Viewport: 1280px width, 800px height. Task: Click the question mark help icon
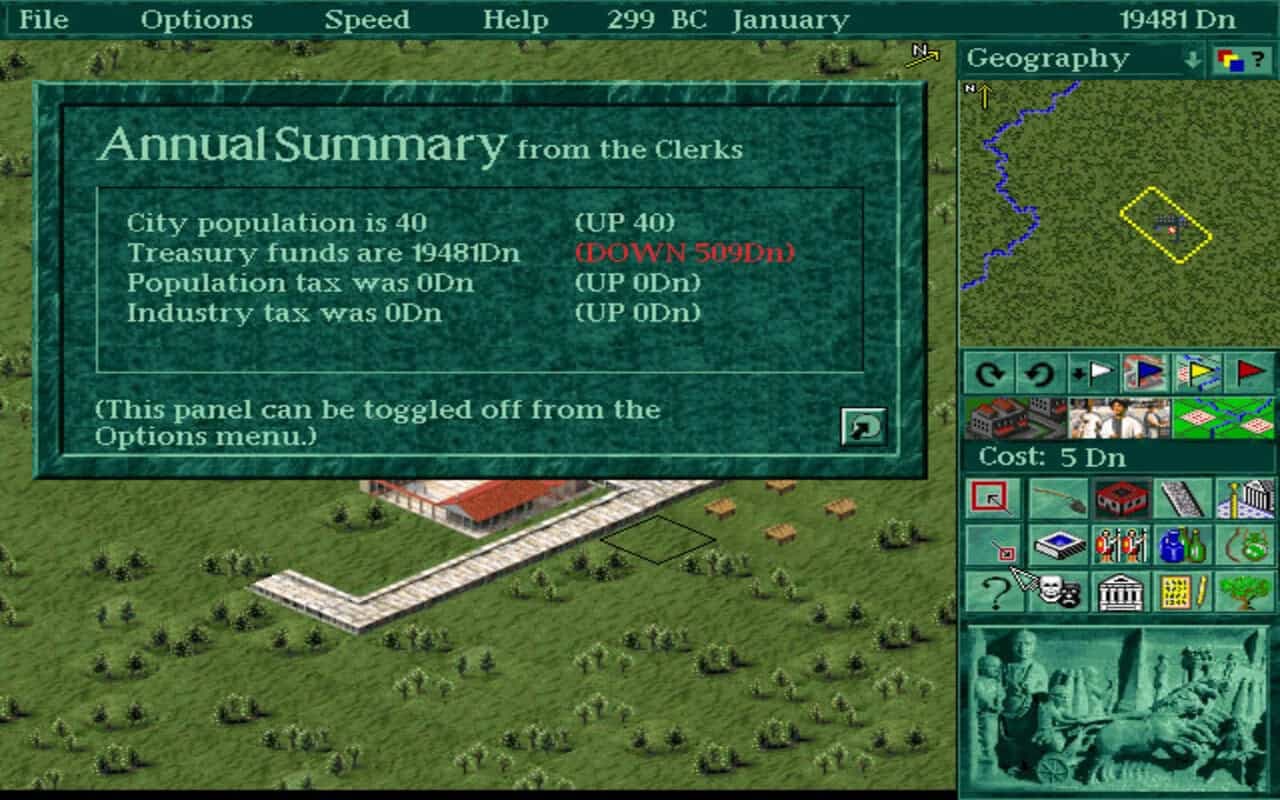(997, 593)
